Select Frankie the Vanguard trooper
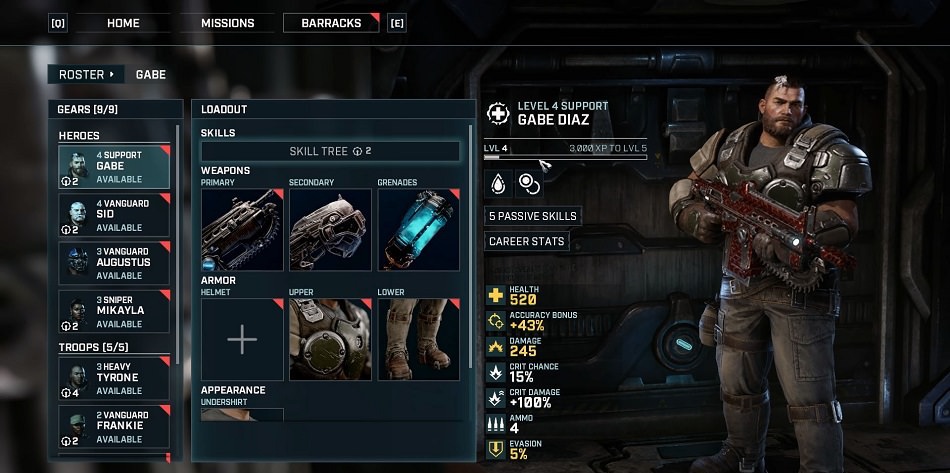The height and width of the screenshot is (473, 950). tap(114, 427)
